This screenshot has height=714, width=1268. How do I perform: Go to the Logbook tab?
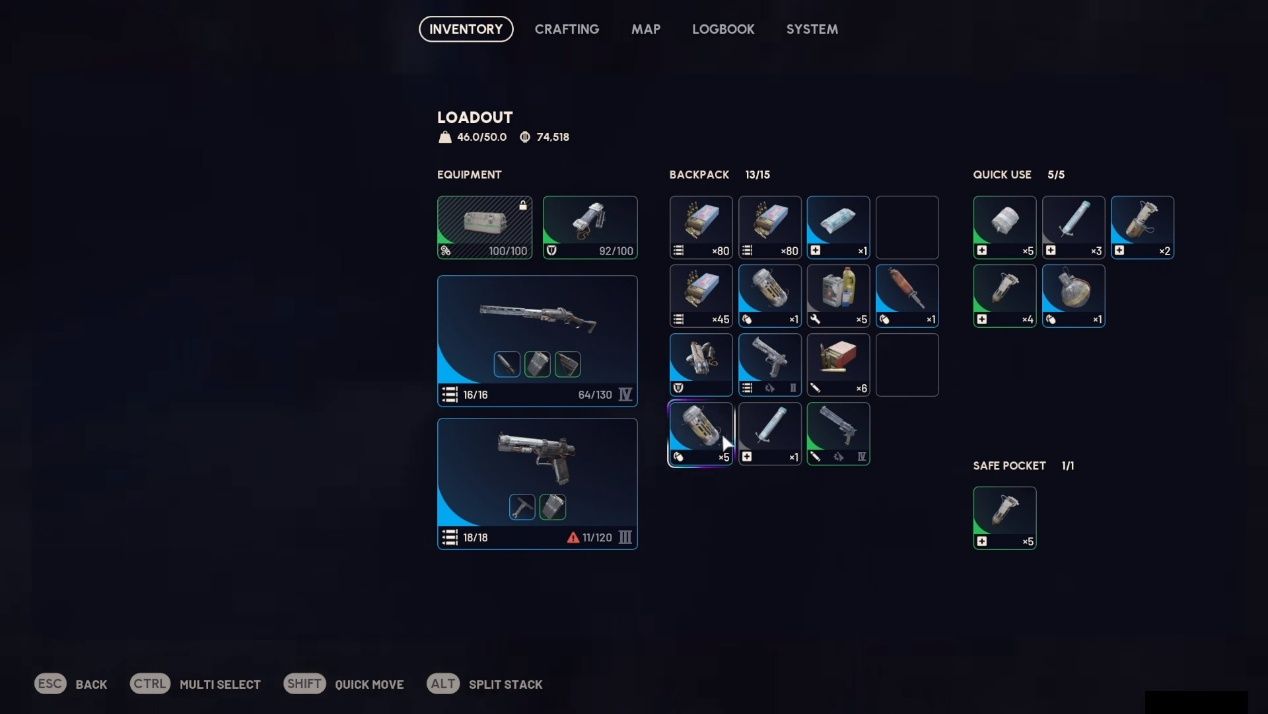click(x=723, y=29)
